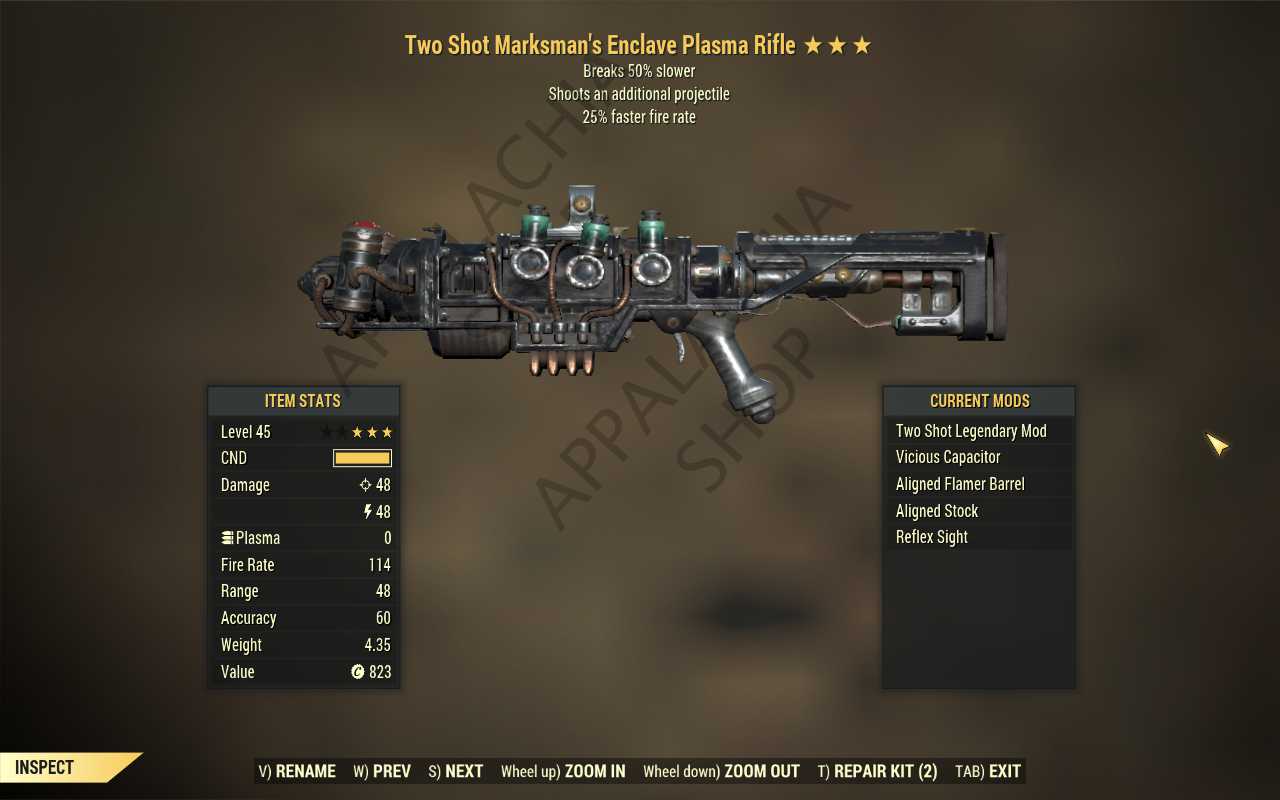Click the CURRENT MODS panel header
The height and width of the screenshot is (800, 1280).
pos(978,400)
